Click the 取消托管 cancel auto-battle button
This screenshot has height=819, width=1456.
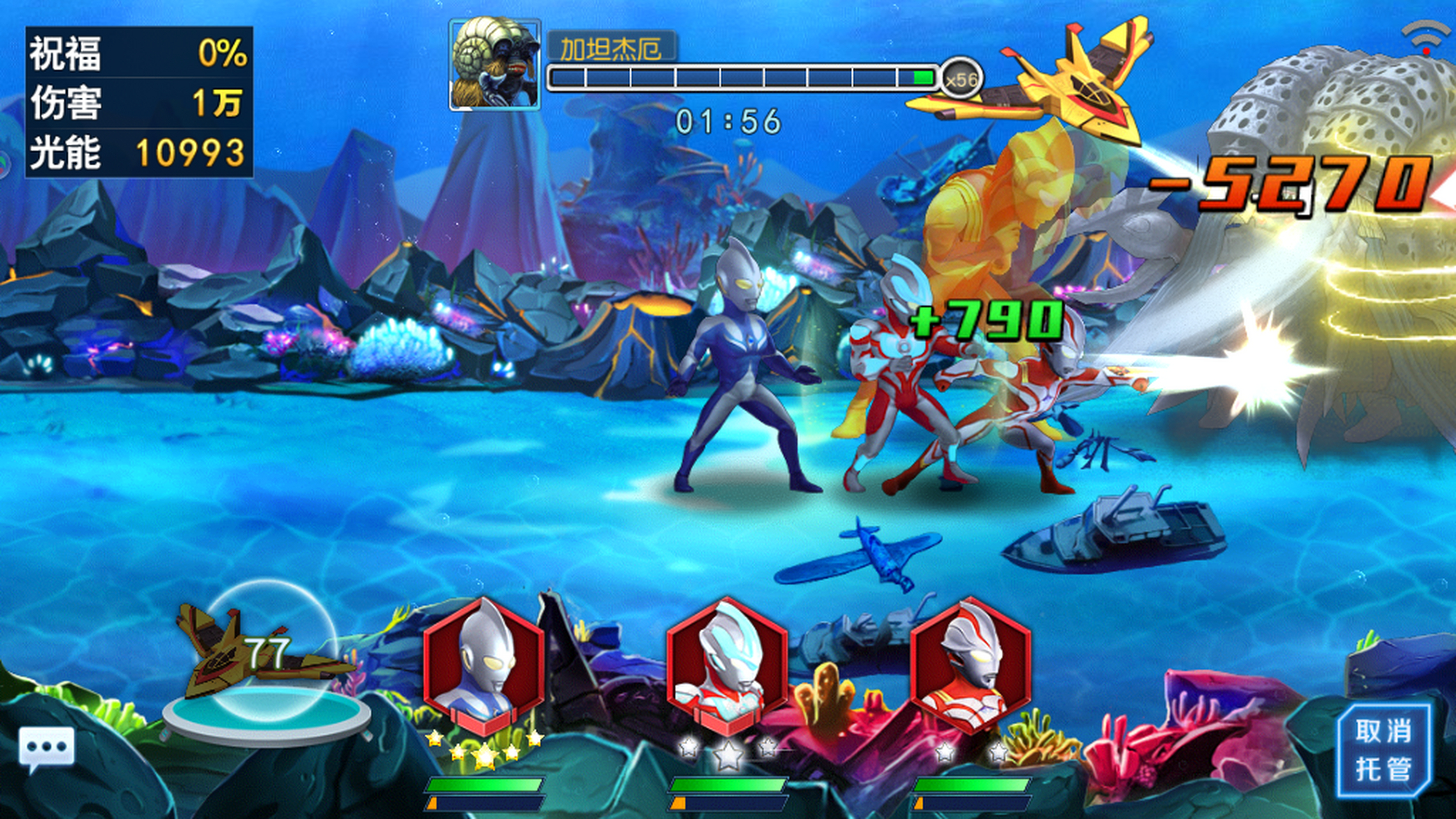tap(1384, 750)
